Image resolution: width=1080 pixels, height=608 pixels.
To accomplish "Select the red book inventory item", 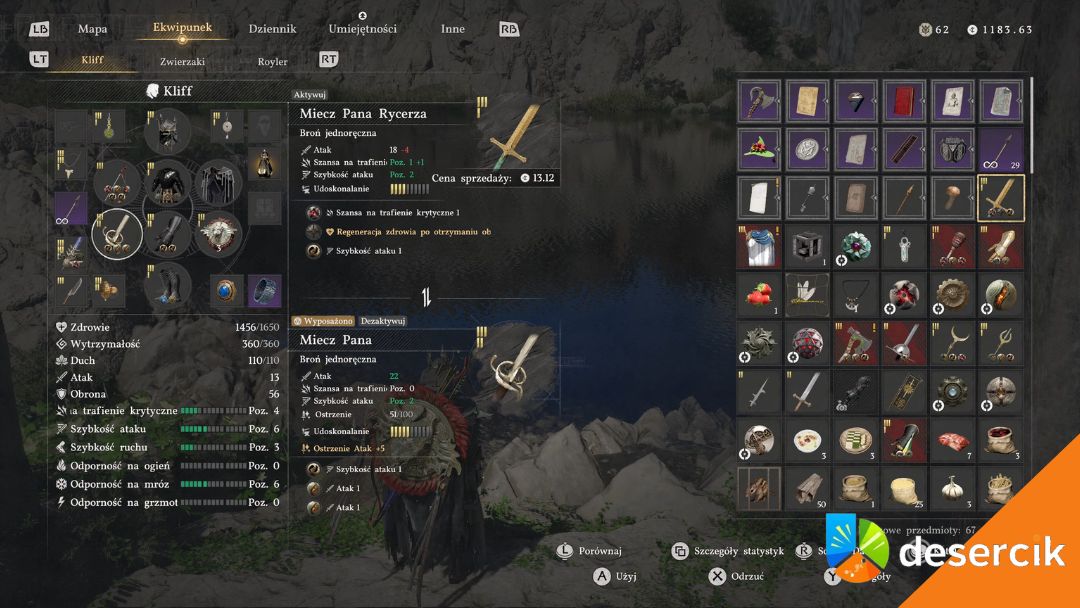I will 904,101.
